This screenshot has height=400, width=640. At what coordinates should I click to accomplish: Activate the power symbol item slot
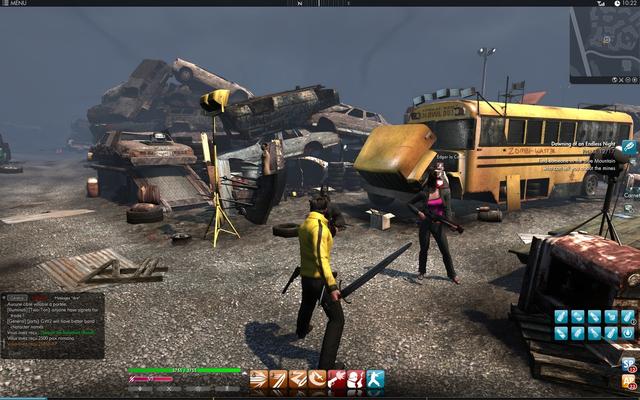tap(628, 332)
